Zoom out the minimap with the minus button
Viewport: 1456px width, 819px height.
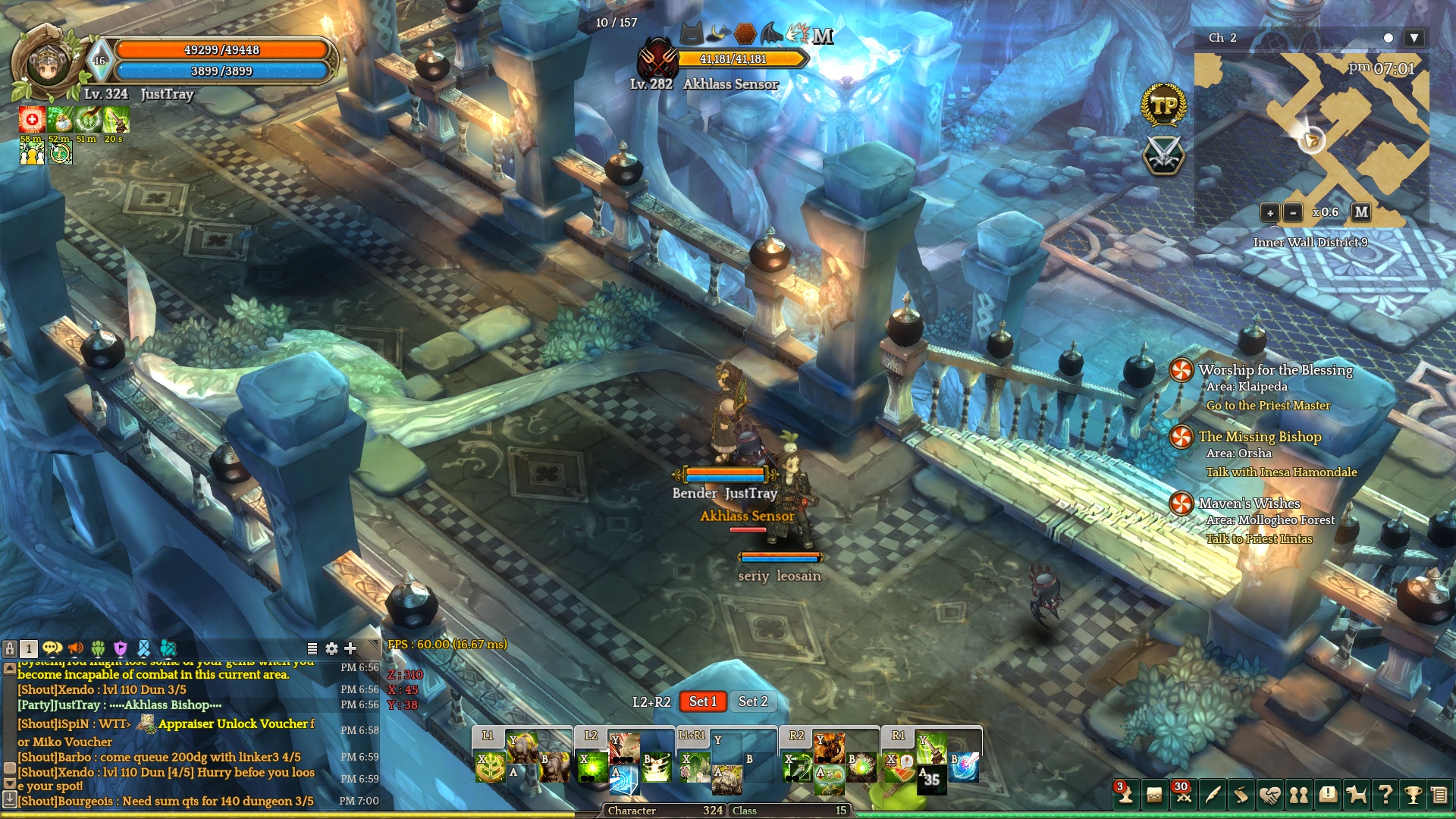1293,213
